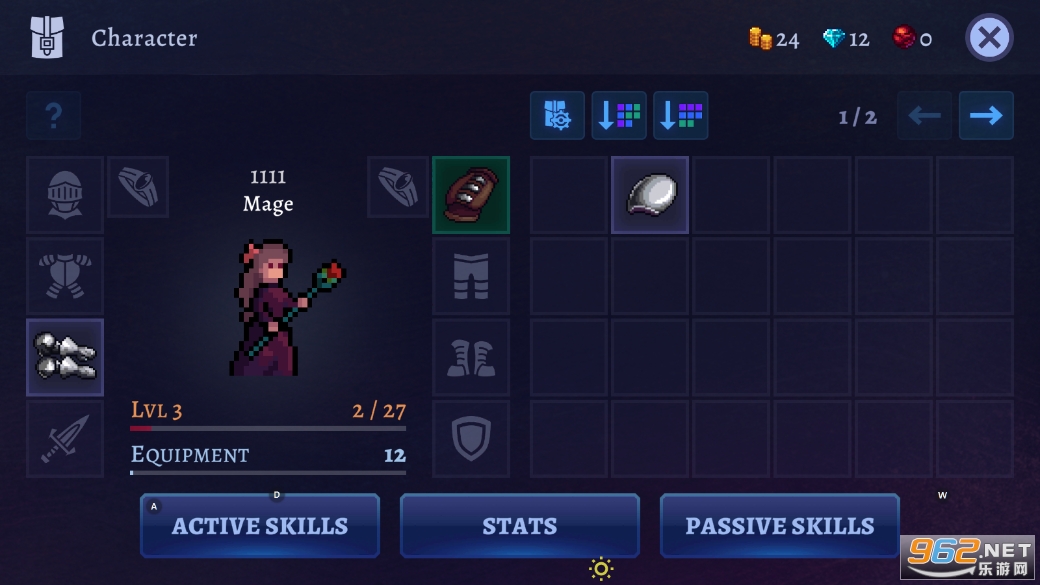This screenshot has width=1040, height=585.
Task: Choose the shield equipment slot
Action: coord(471,439)
